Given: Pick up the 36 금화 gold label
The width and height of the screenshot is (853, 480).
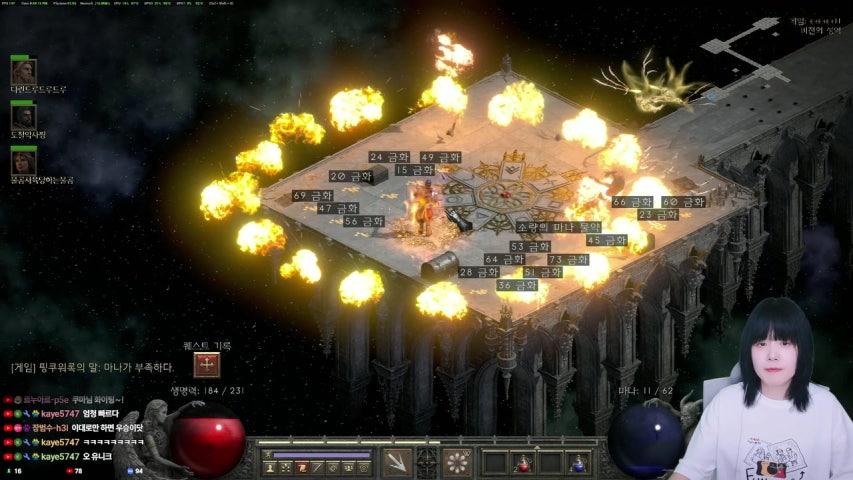Looking at the screenshot, I should point(517,285).
